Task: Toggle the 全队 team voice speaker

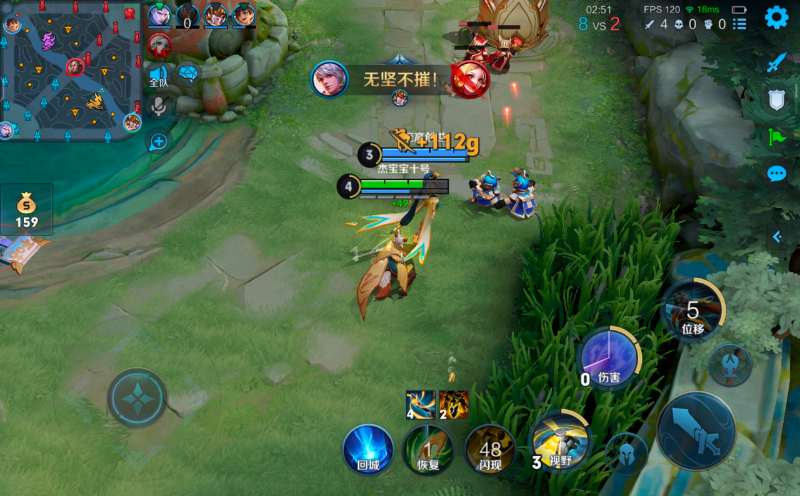Action: click(x=158, y=75)
